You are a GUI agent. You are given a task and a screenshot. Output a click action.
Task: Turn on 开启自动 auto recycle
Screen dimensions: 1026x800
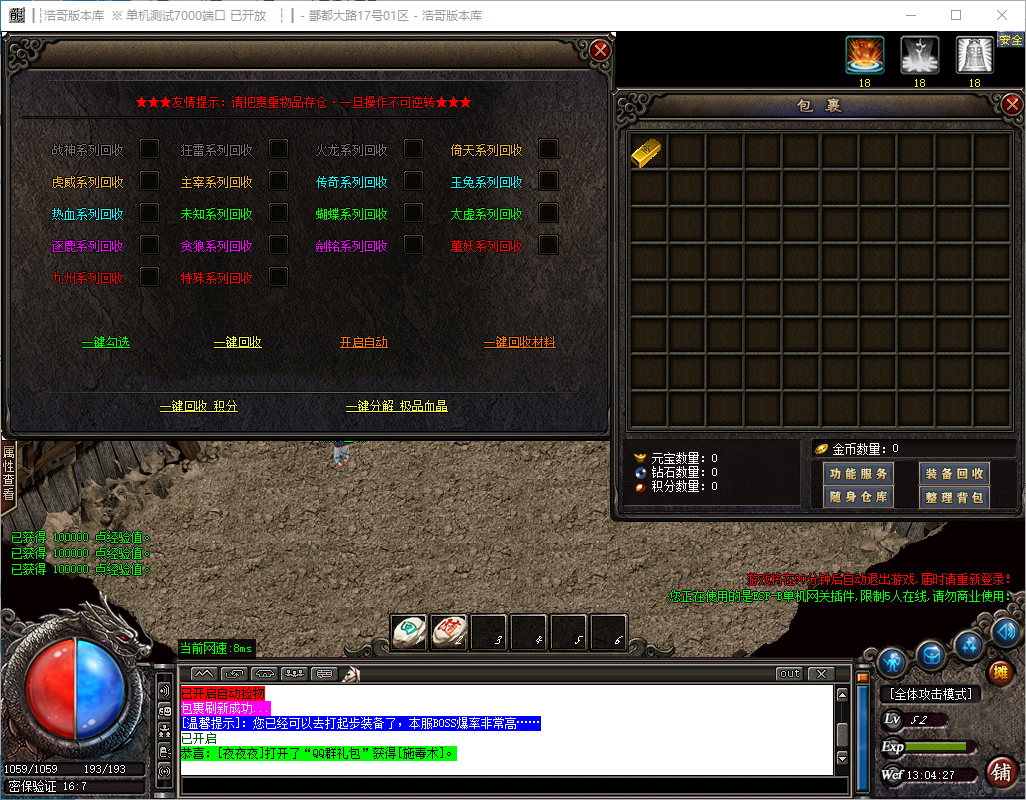point(364,342)
